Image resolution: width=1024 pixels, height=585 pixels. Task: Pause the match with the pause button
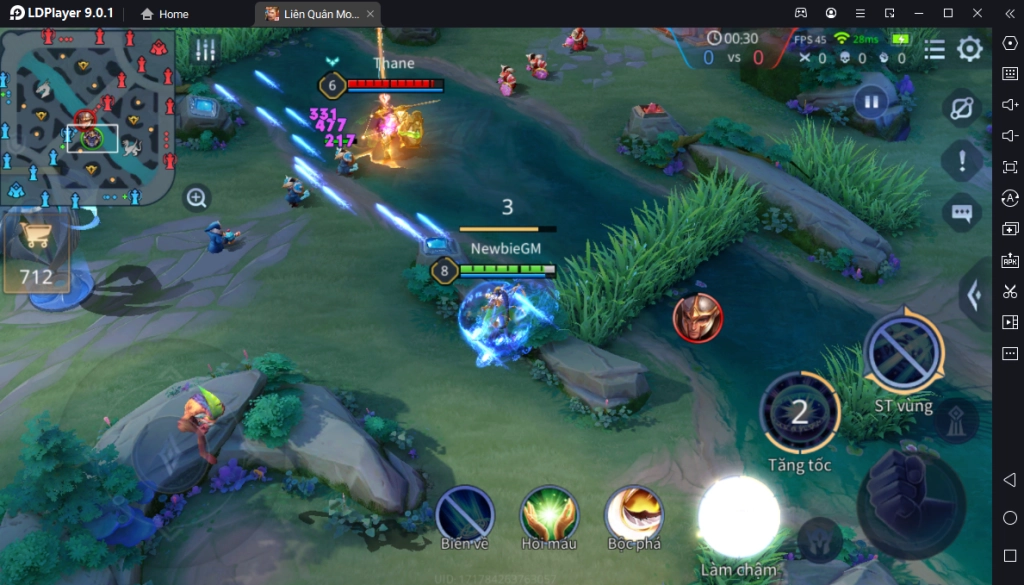(871, 101)
